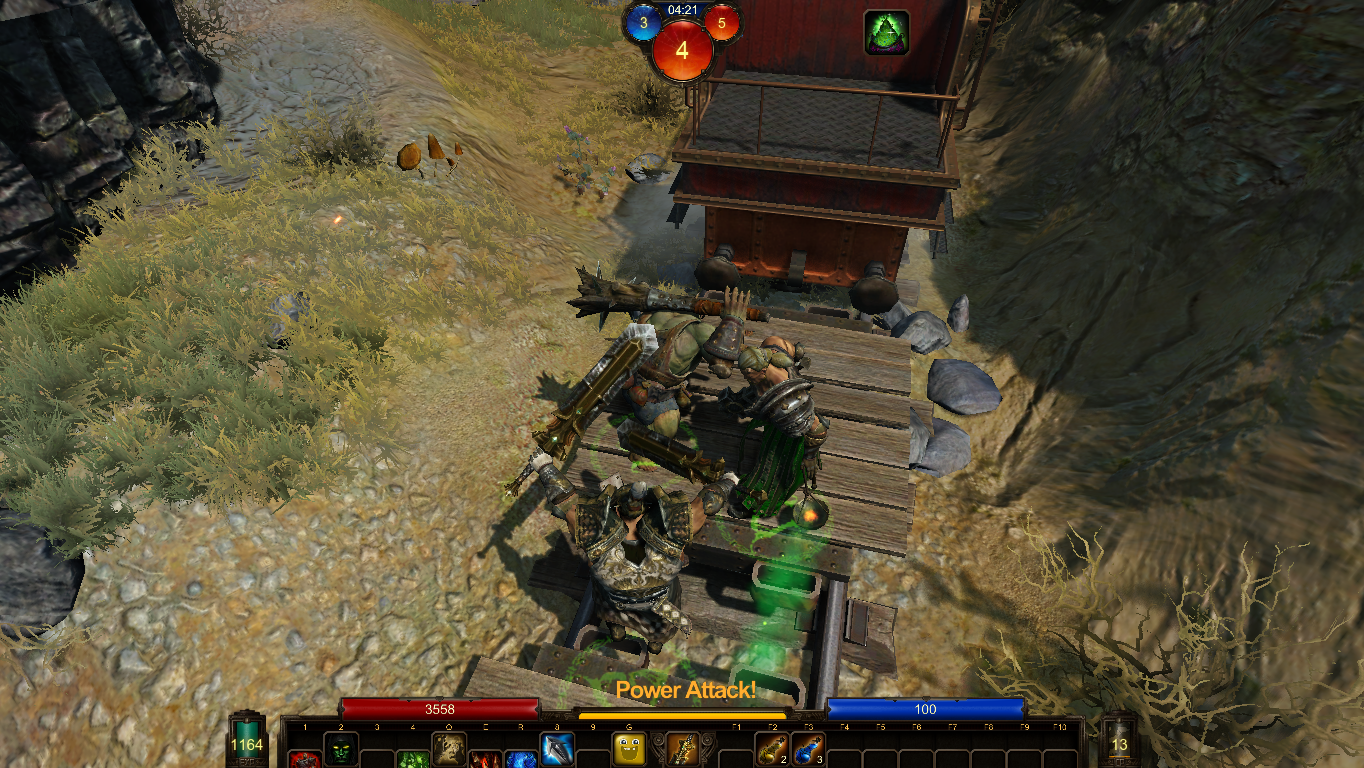Image resolution: width=1364 pixels, height=768 pixels.
Task: Drink the orange potion
Action: pos(771,748)
